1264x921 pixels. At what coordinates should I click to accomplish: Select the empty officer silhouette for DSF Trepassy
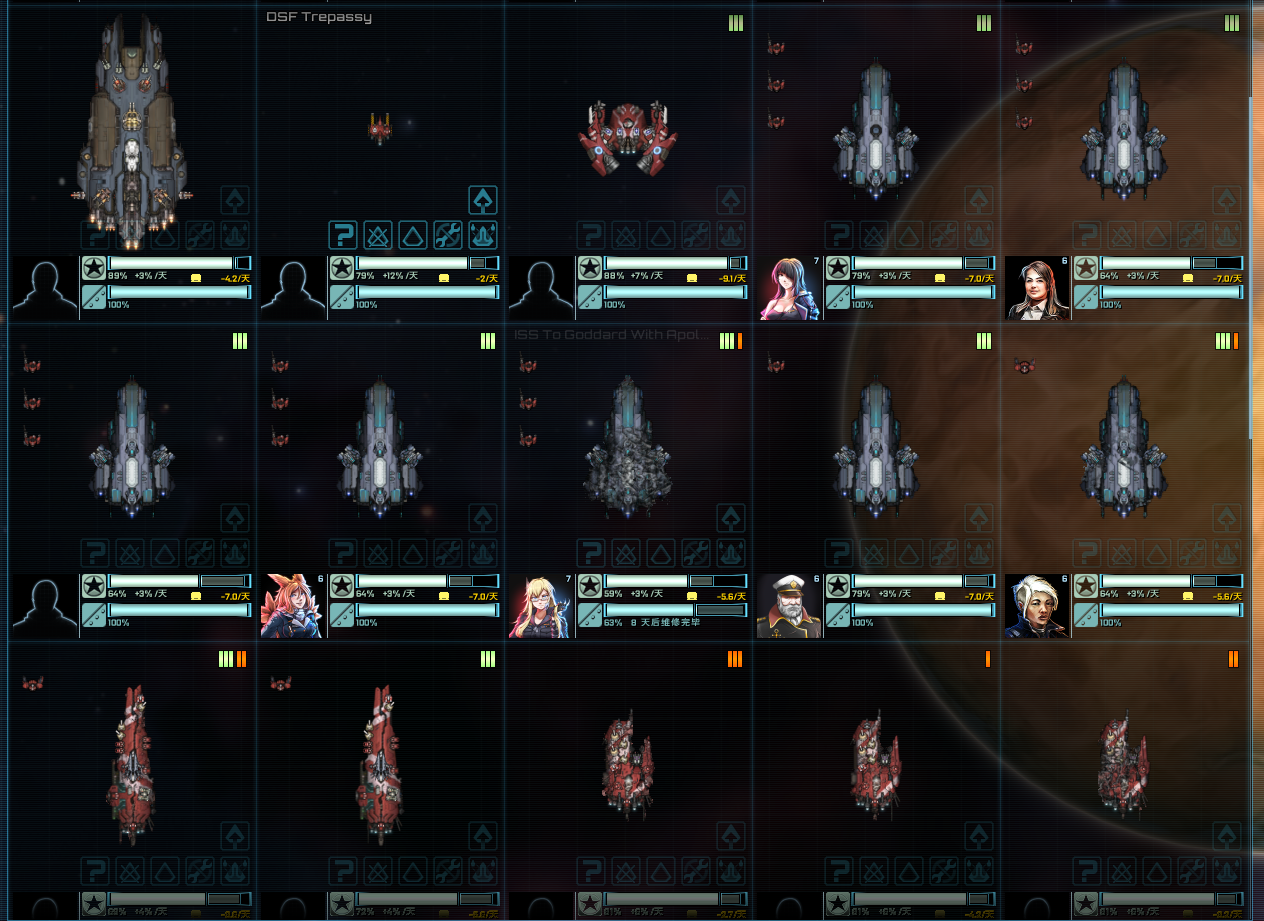coord(293,288)
